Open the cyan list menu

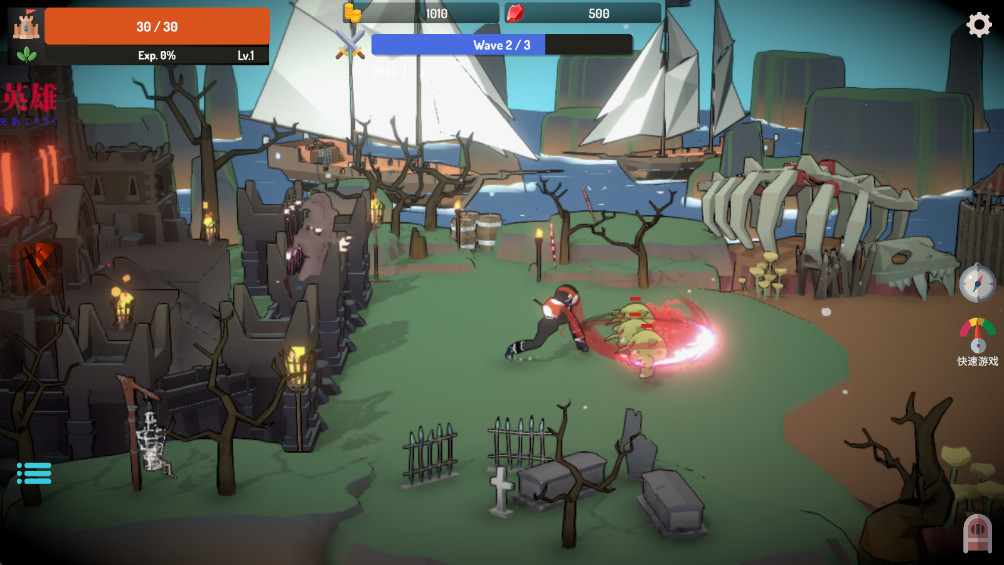(x=34, y=473)
